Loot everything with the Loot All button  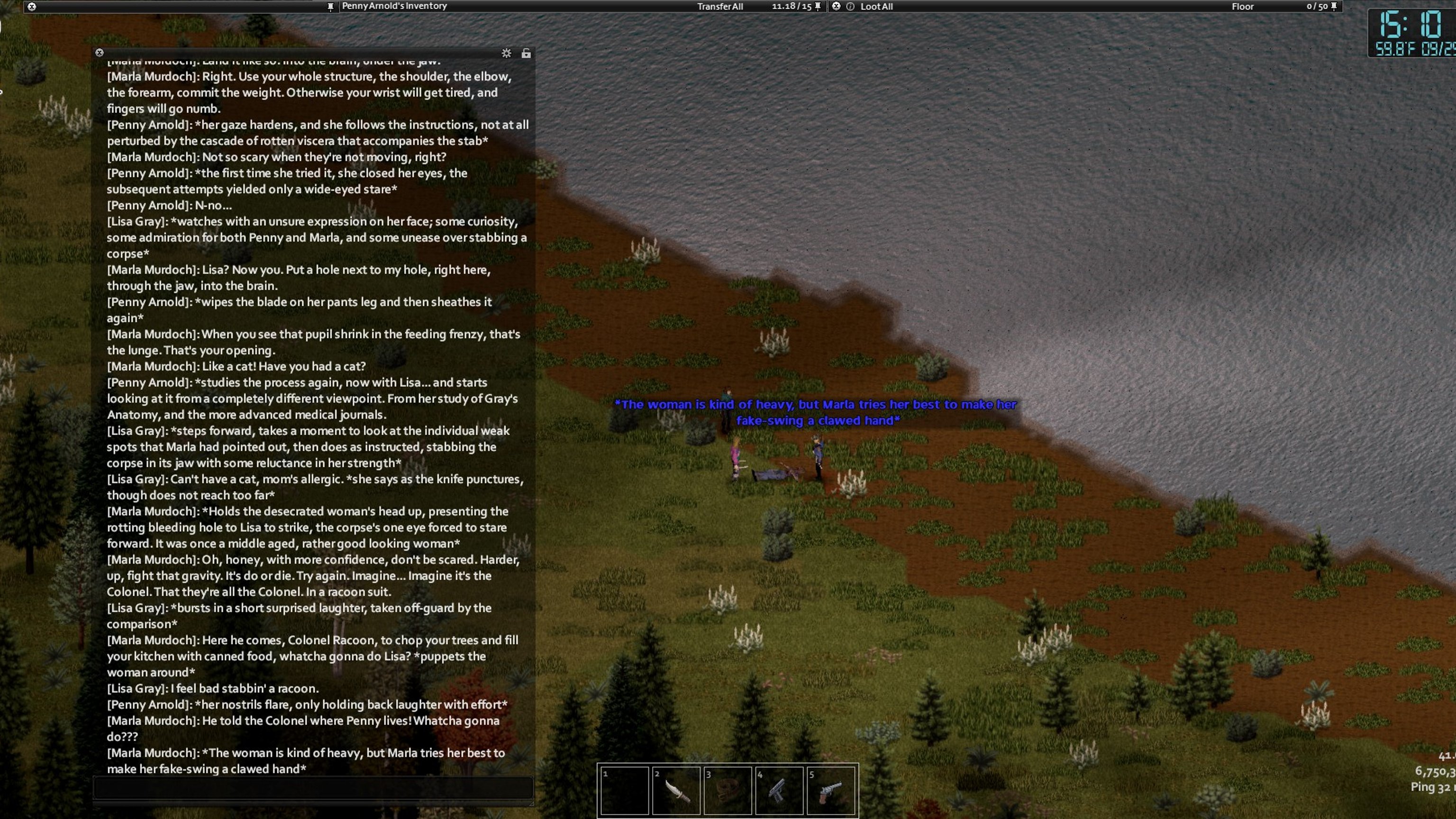877,7
